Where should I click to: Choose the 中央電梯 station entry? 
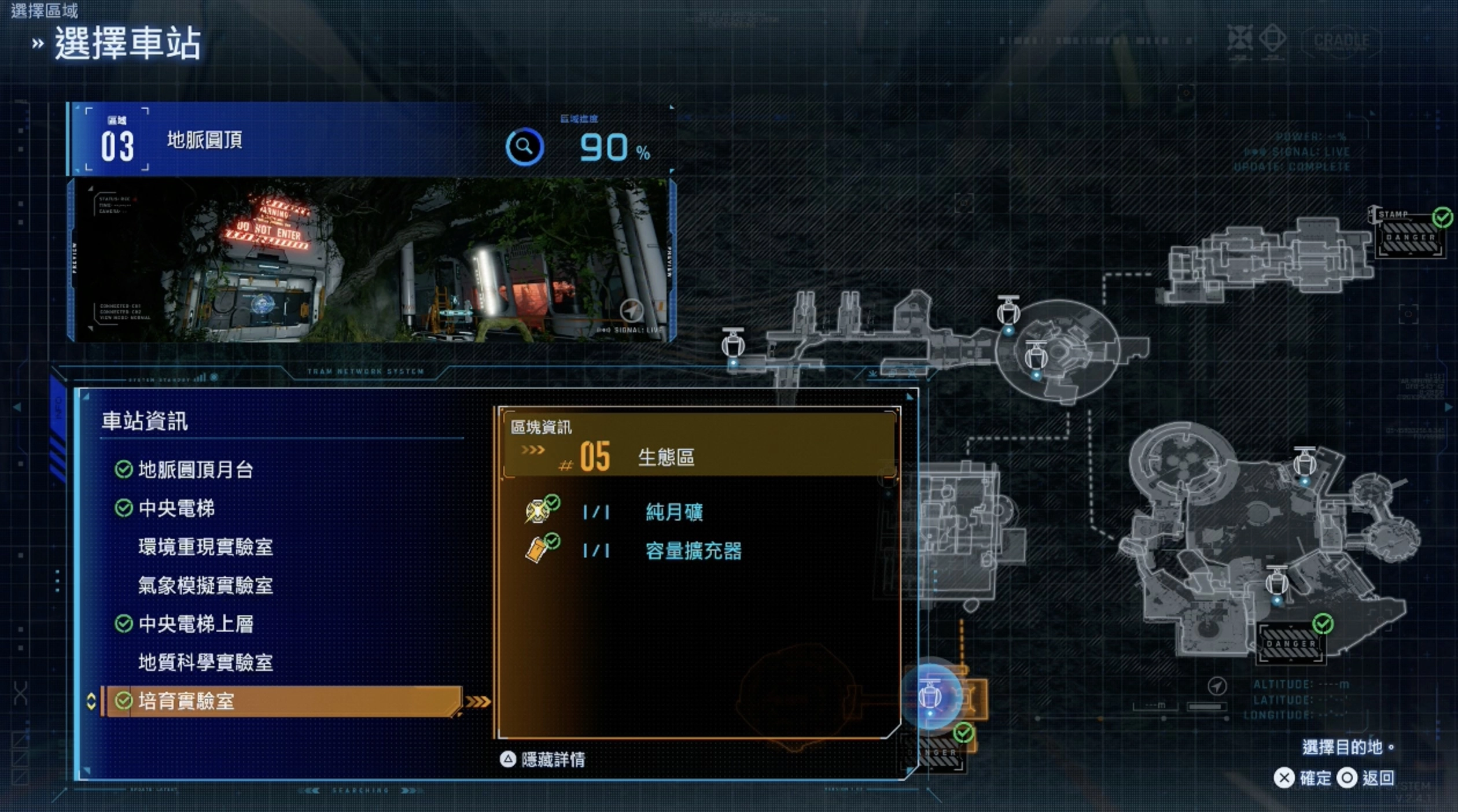point(176,508)
